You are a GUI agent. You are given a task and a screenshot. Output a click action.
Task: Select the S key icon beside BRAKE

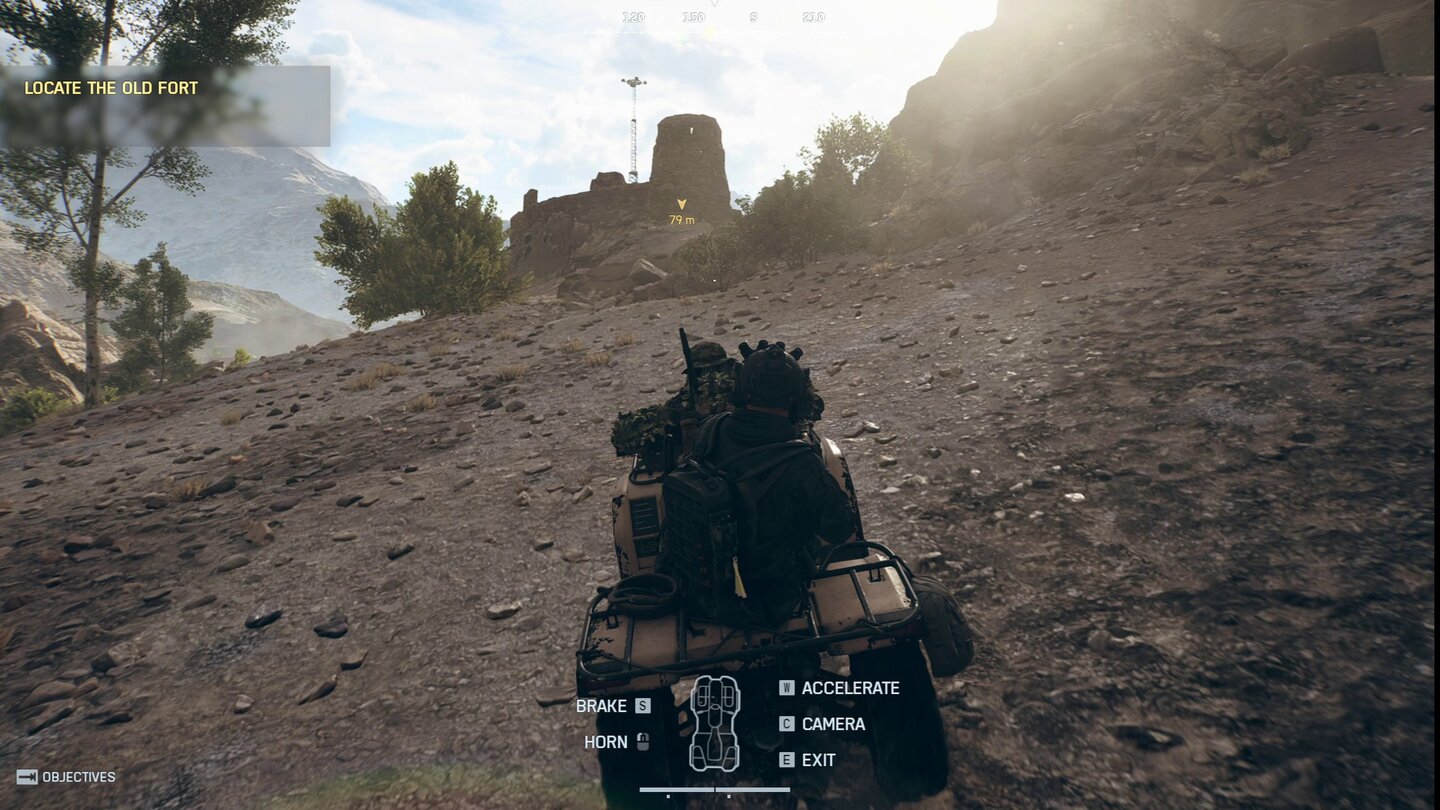pyautogui.click(x=643, y=706)
